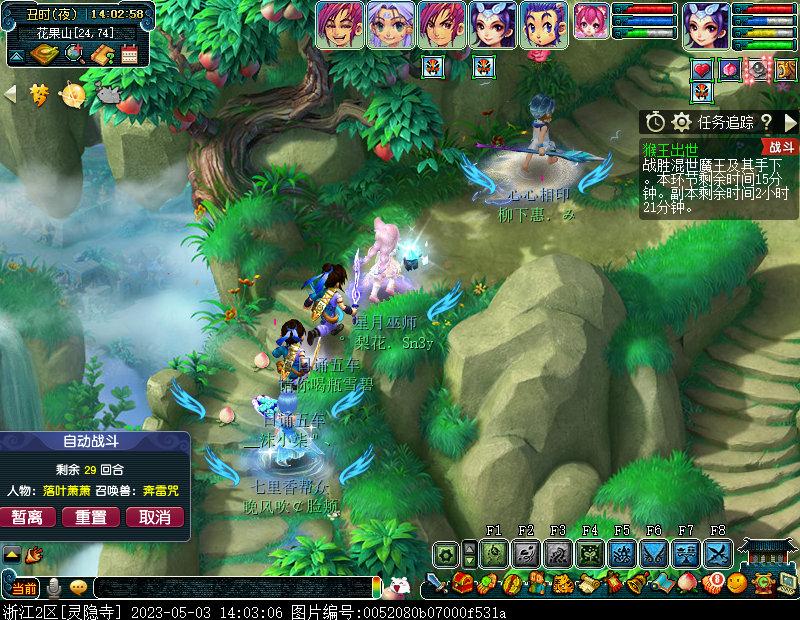Open the world map globe magnifier icon

pyautogui.click(x=73, y=54)
